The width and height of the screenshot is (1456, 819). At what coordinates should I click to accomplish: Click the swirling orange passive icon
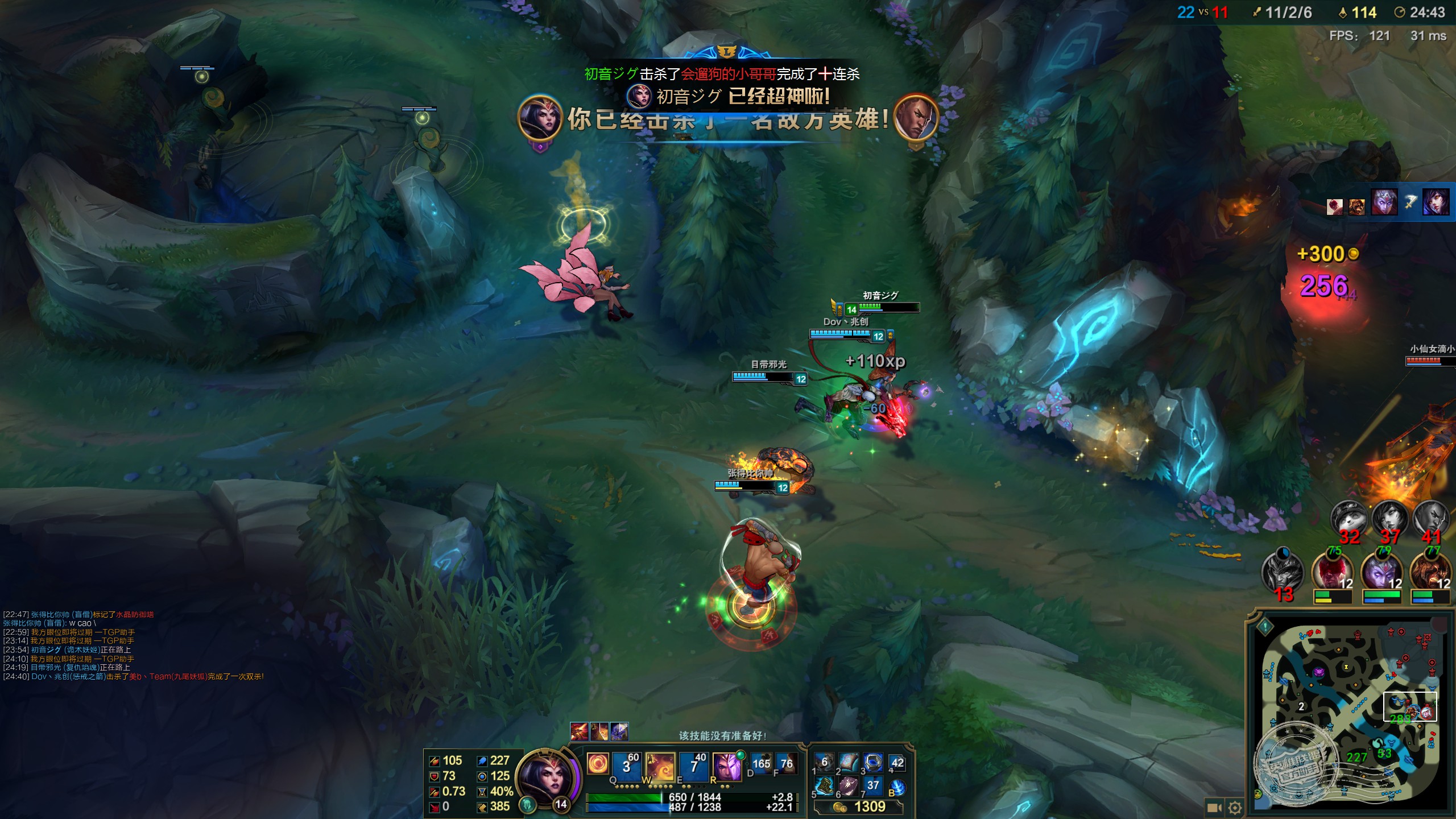(598, 763)
